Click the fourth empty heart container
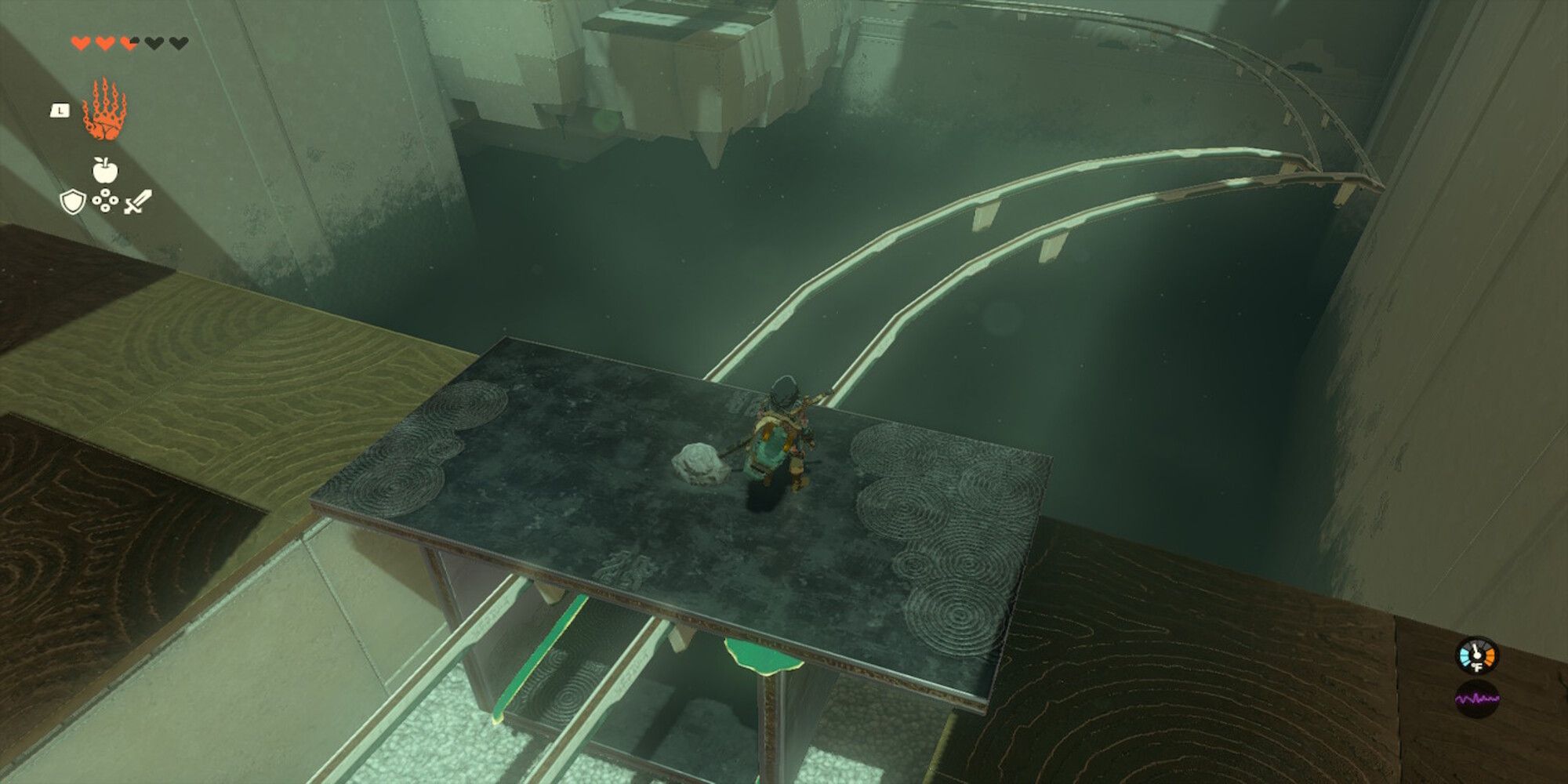The image size is (1568, 784). tap(154, 43)
